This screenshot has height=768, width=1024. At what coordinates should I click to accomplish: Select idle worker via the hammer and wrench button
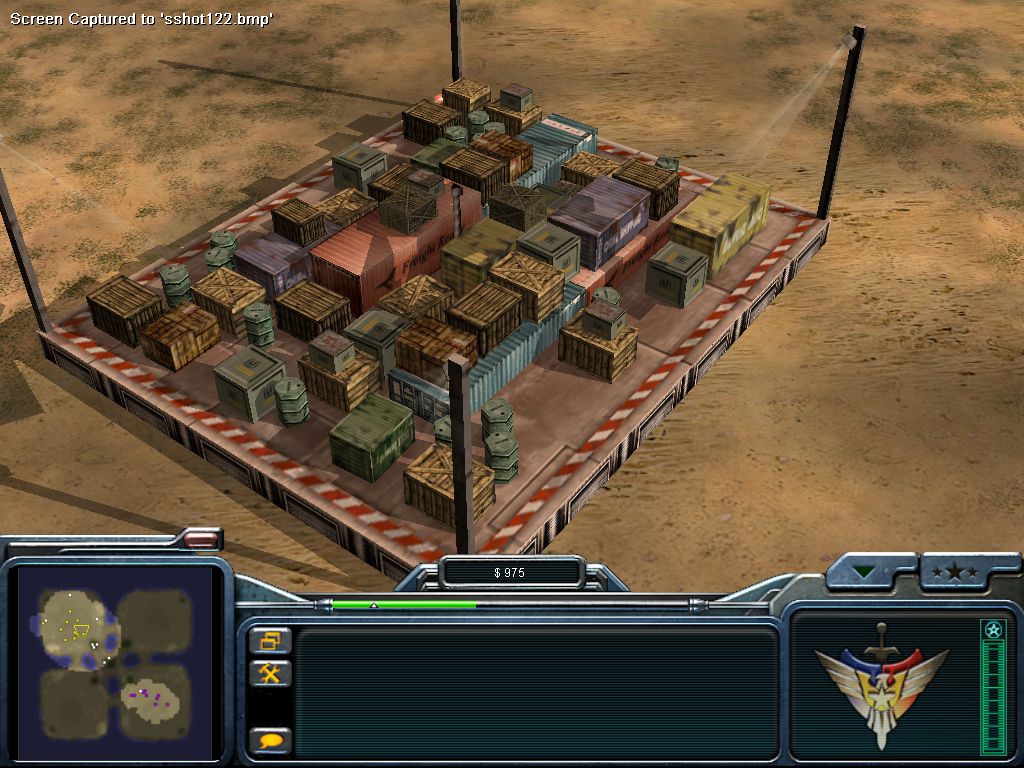point(270,673)
